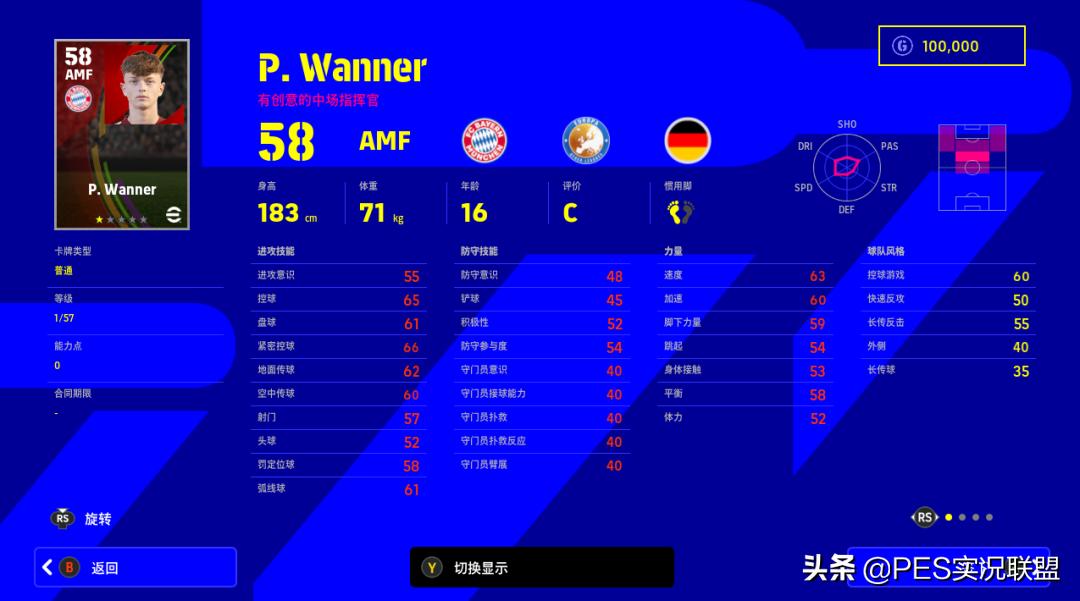Click the FC Bayern München club badge

pos(484,140)
